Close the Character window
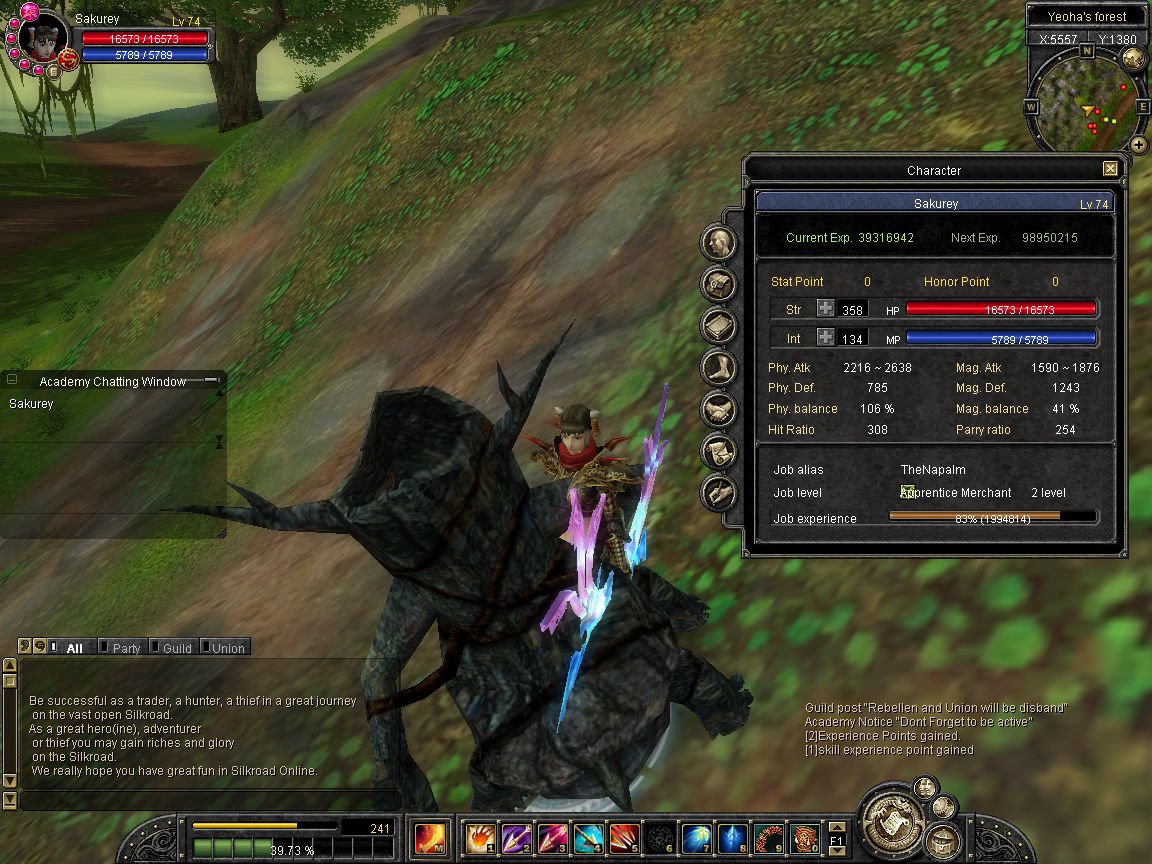 pos(1110,170)
